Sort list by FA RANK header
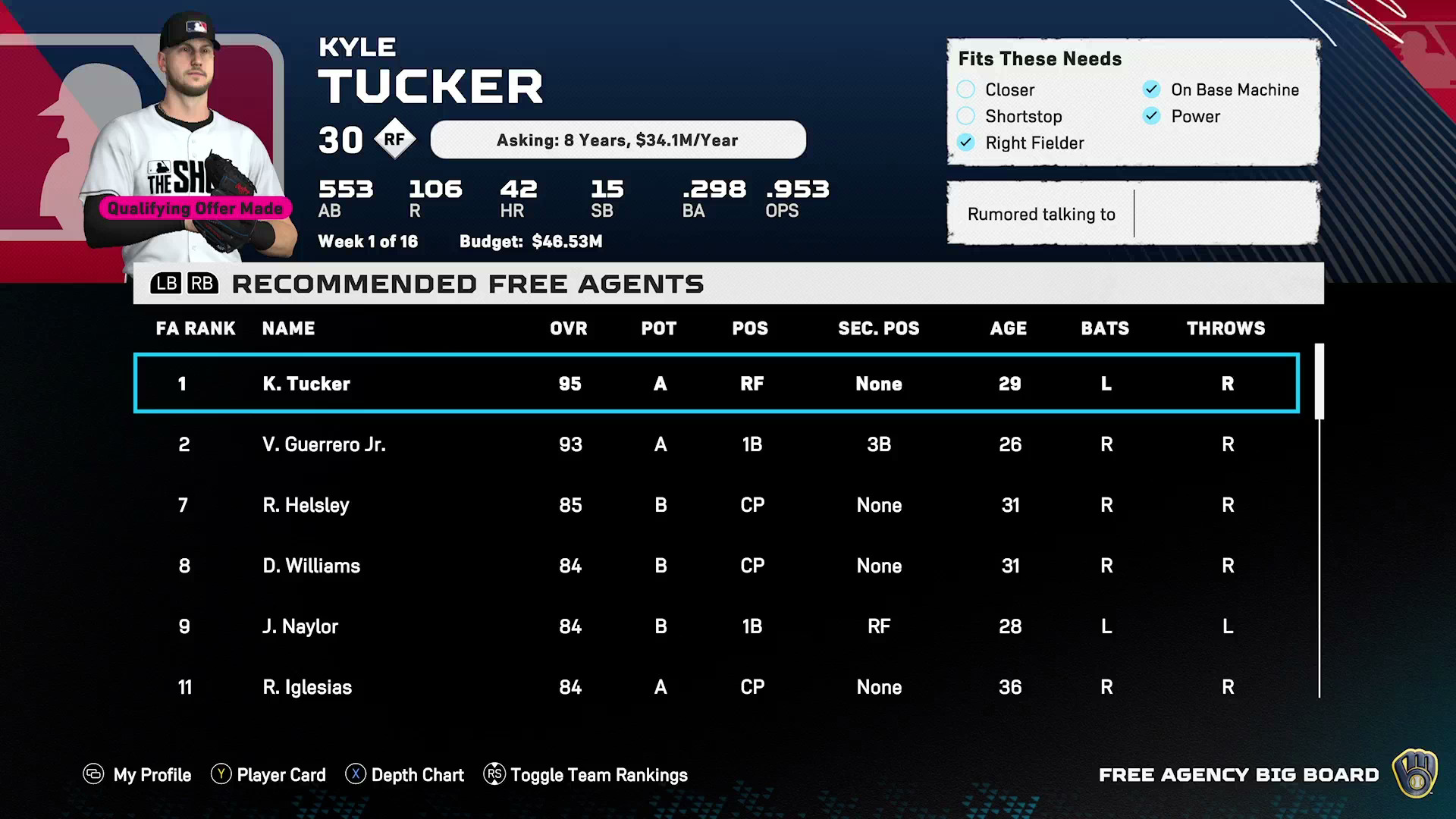This screenshot has width=1456, height=819. coord(196,328)
